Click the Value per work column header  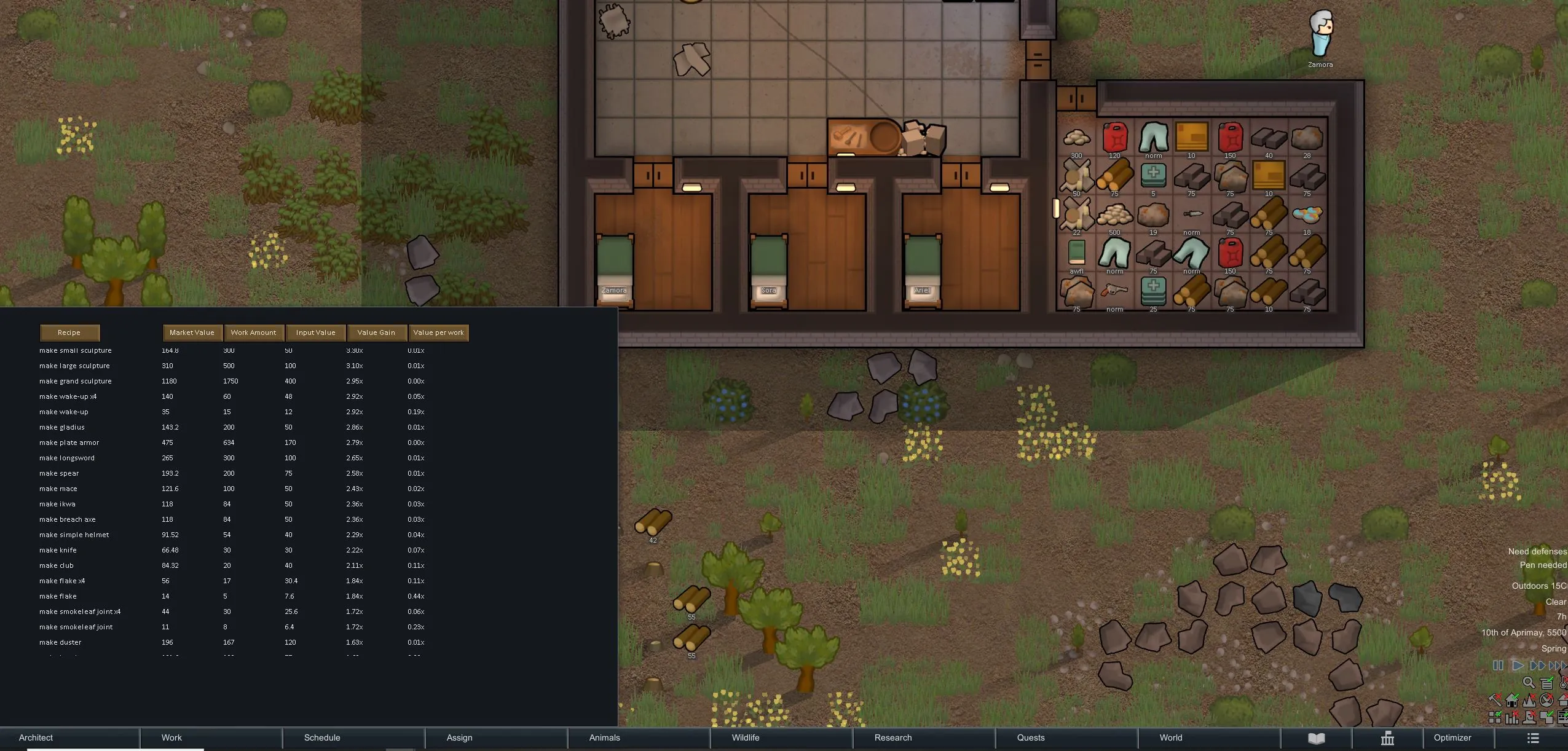[x=438, y=332]
